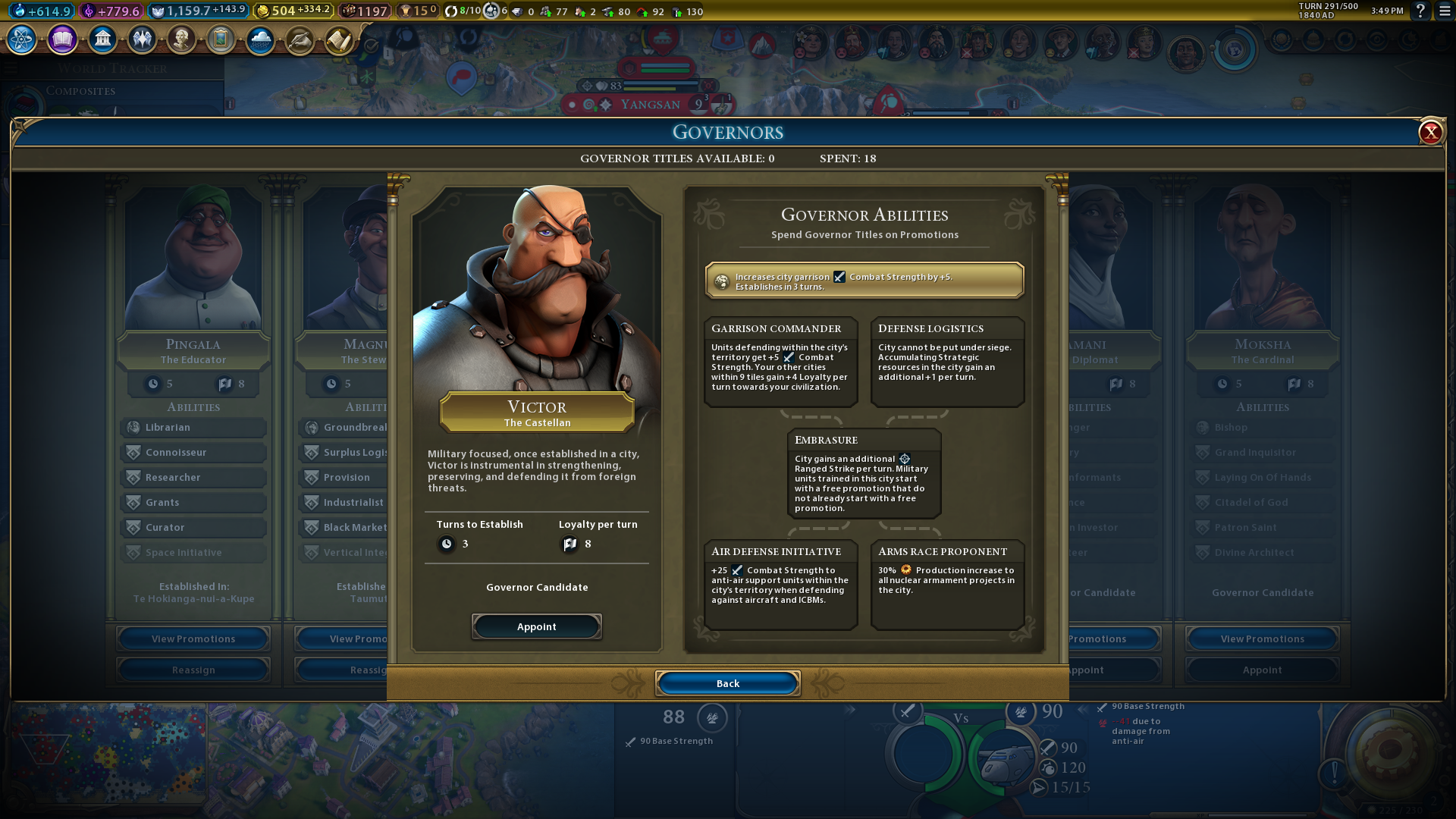This screenshot has width=1456, height=819.
Task: Open the science research tree icon
Action: point(22,39)
